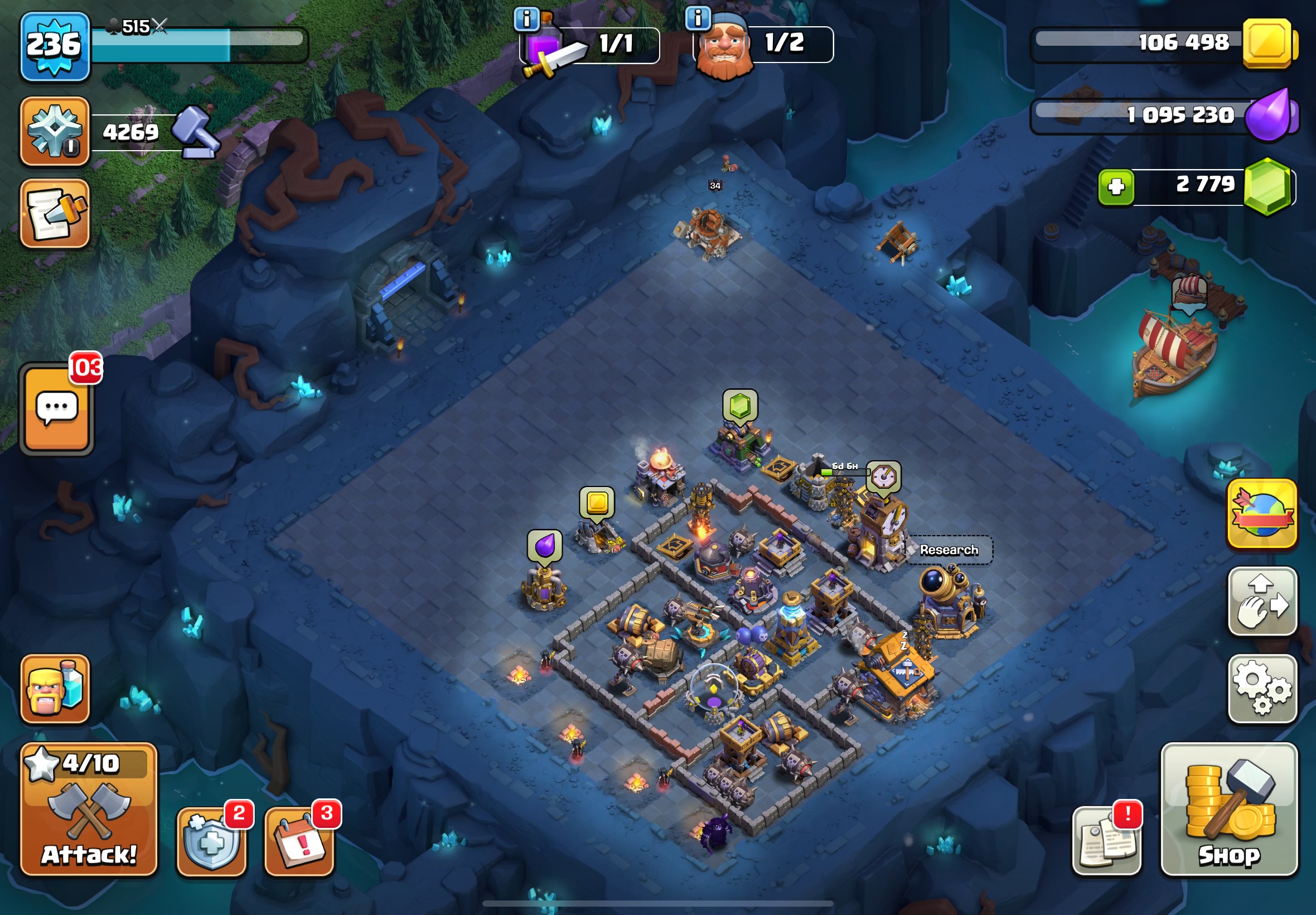Viewport: 1316px width, 915px height.
Task: Open the Shop menu
Action: [x=1229, y=810]
